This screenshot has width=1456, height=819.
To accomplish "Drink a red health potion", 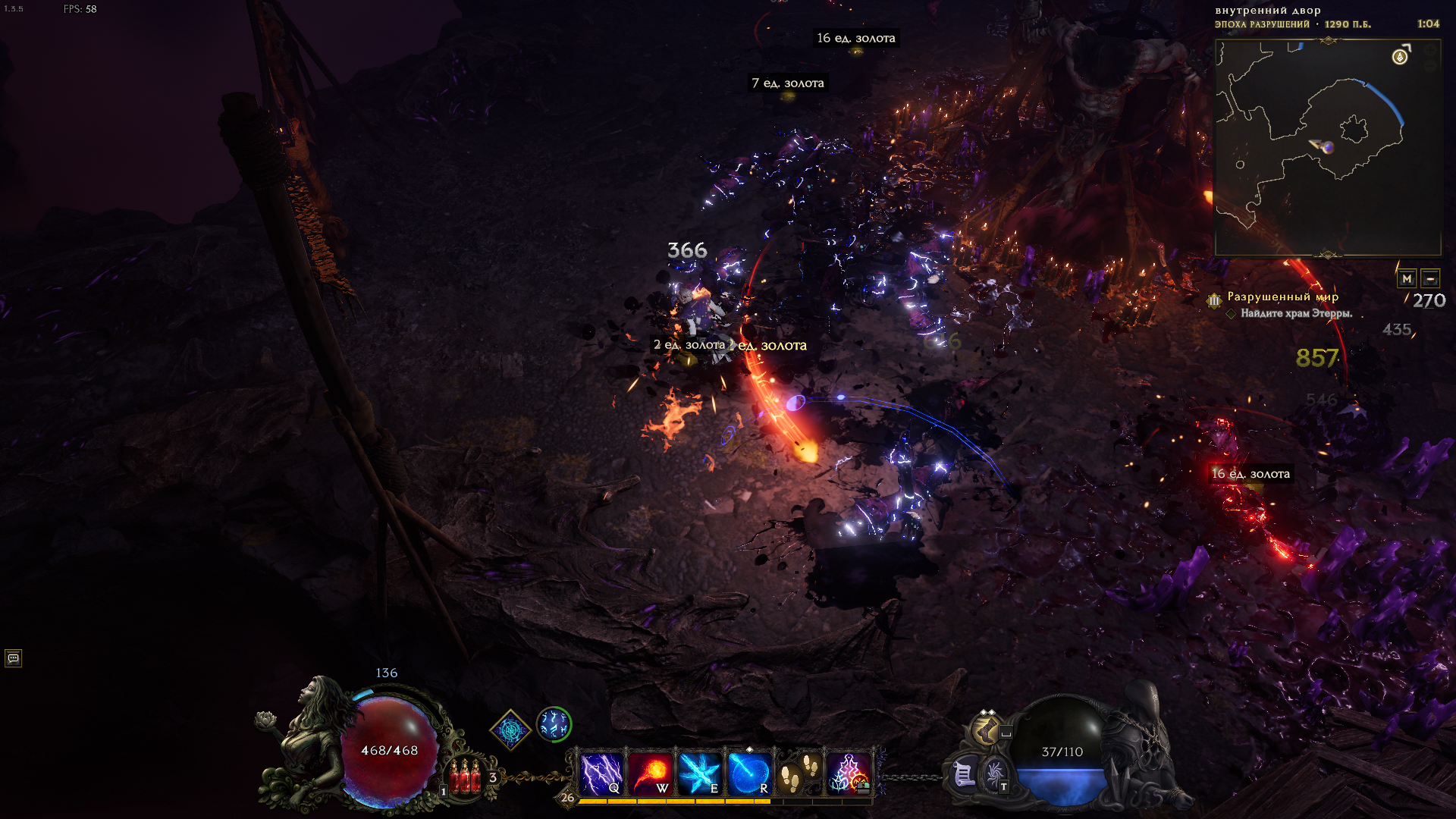I will pos(465,777).
